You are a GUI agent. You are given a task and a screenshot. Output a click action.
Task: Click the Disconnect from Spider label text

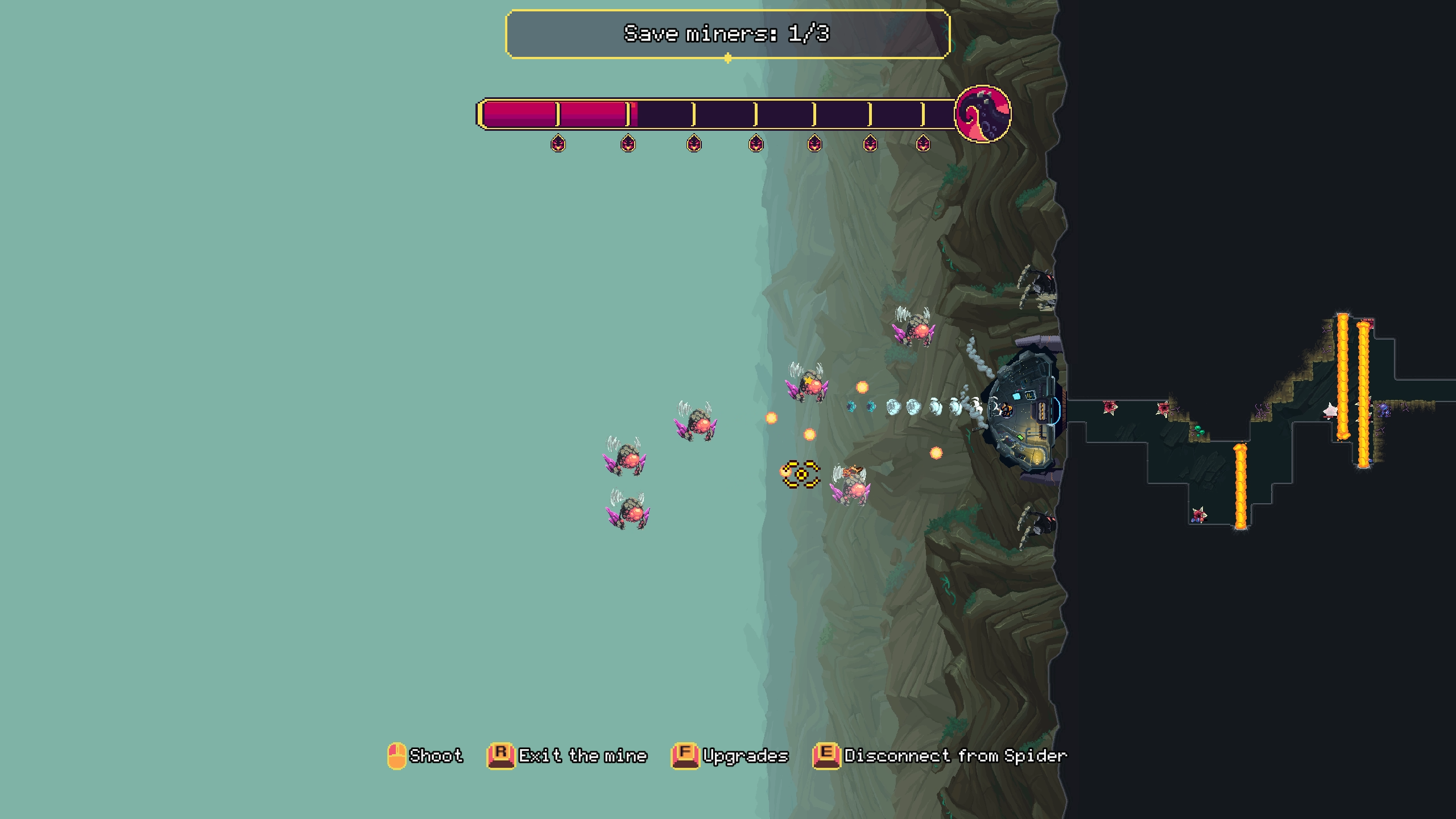coord(955,756)
